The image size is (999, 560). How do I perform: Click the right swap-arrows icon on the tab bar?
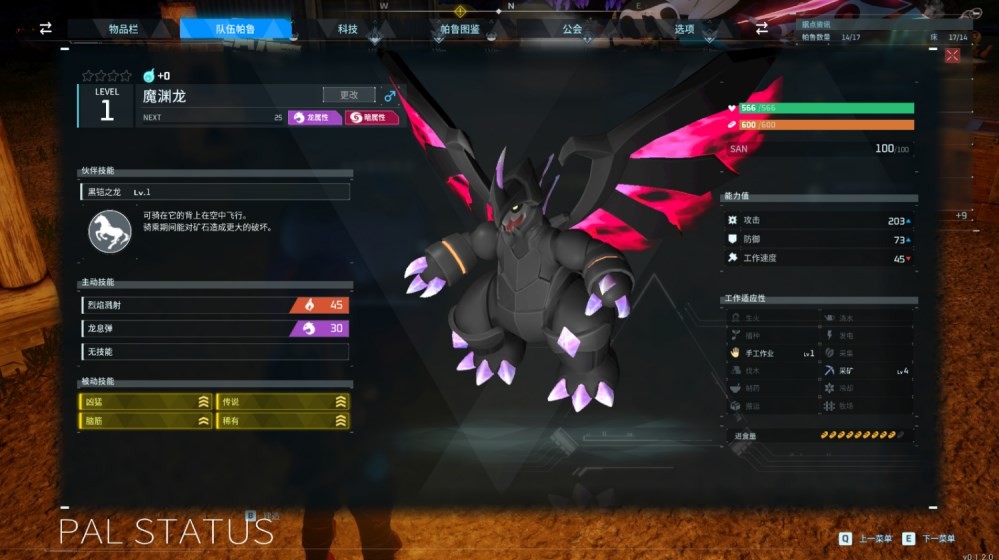(x=762, y=29)
